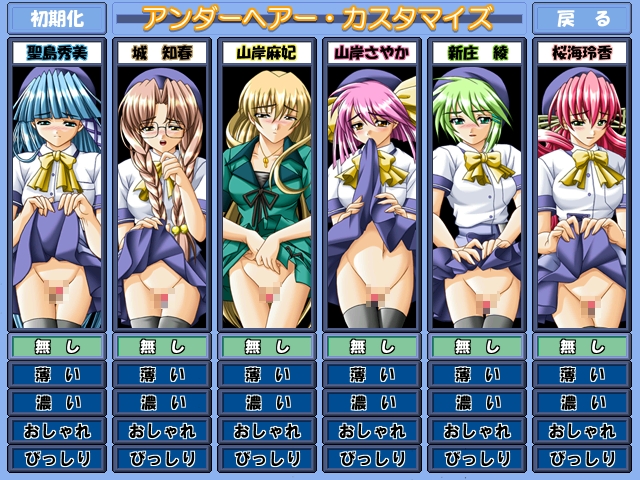The width and height of the screenshot is (640, 480).
Task: Choose 薄い for 新庄 綾
Action: click(x=476, y=375)
